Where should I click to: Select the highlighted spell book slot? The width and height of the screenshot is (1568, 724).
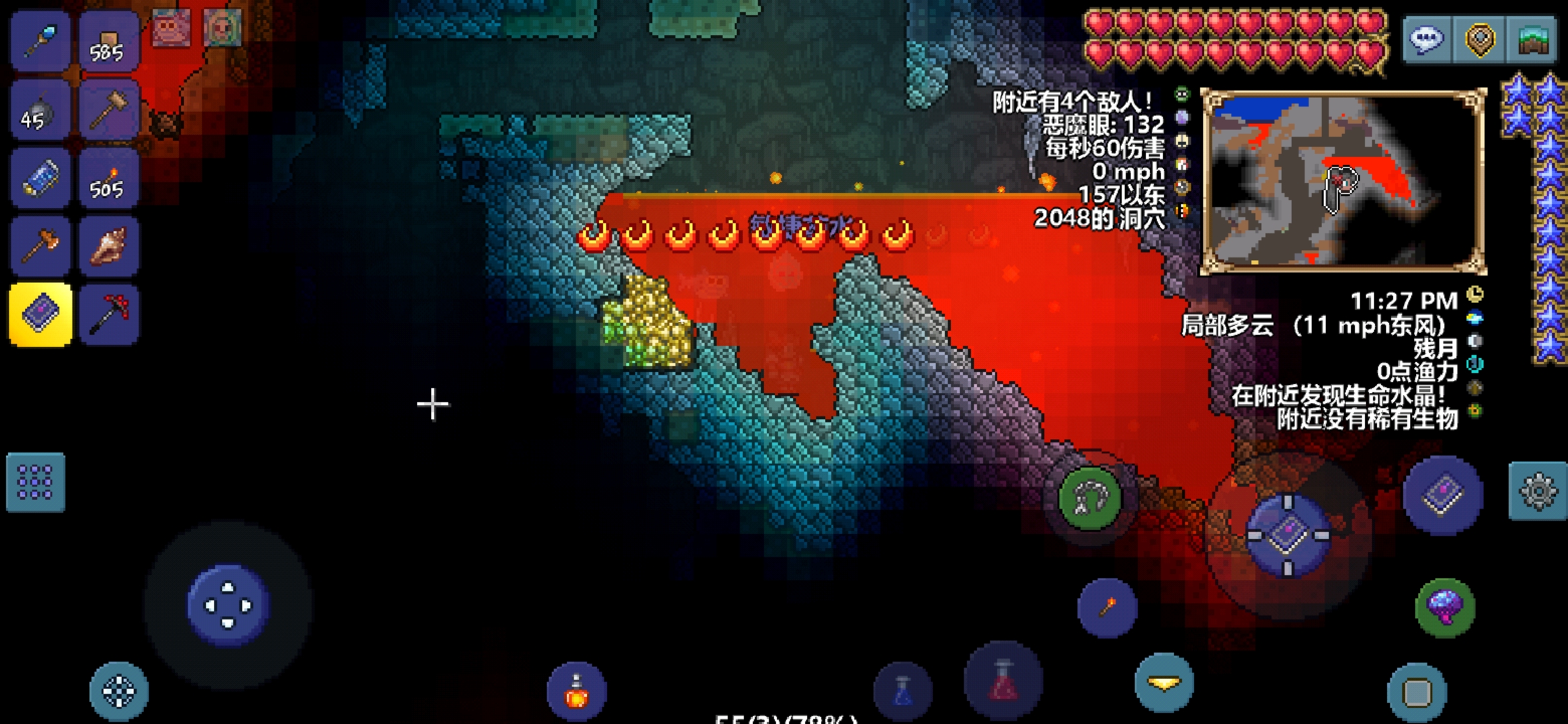click(x=40, y=314)
